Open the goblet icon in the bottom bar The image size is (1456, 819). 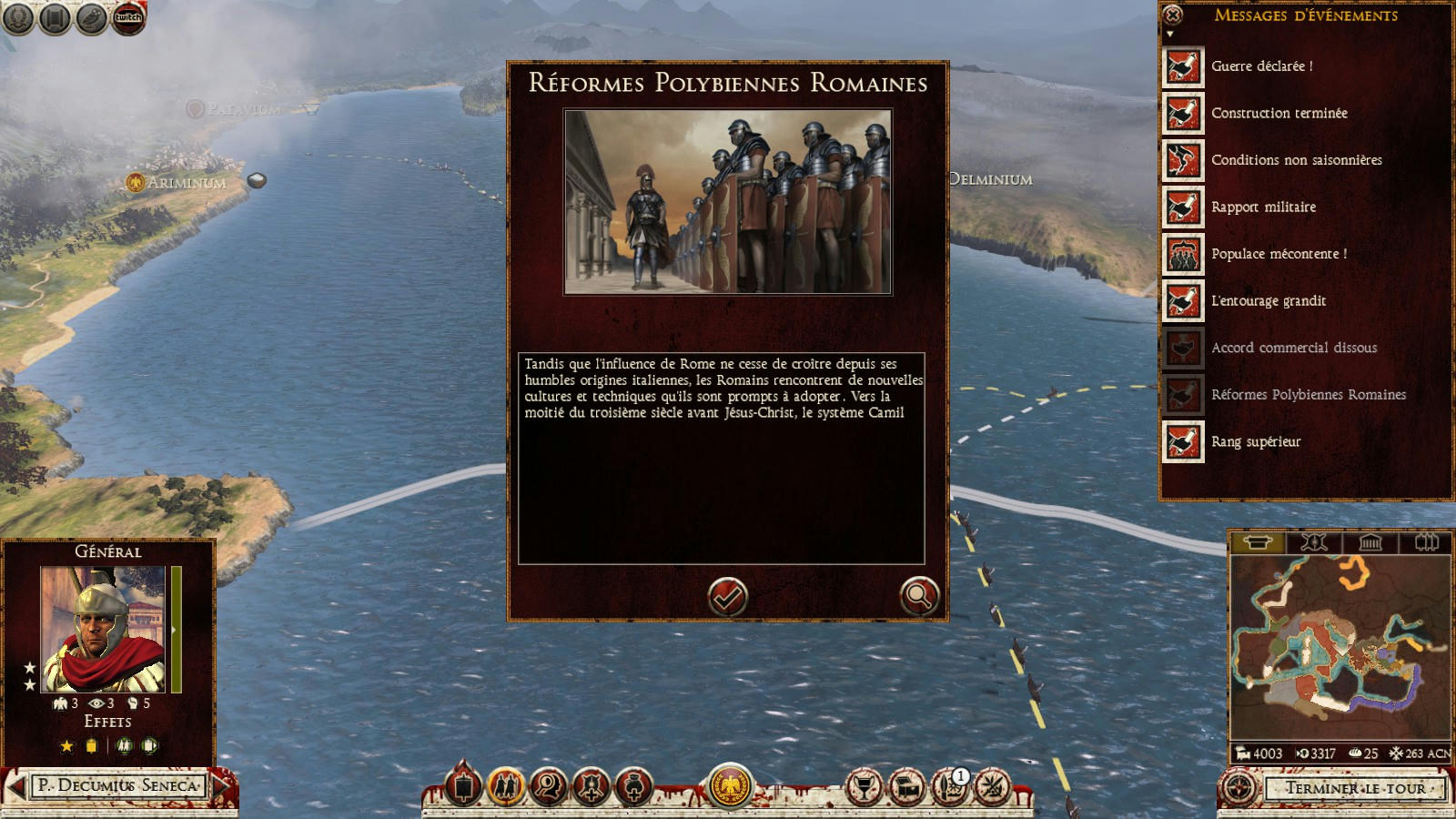pyautogui.click(x=863, y=787)
